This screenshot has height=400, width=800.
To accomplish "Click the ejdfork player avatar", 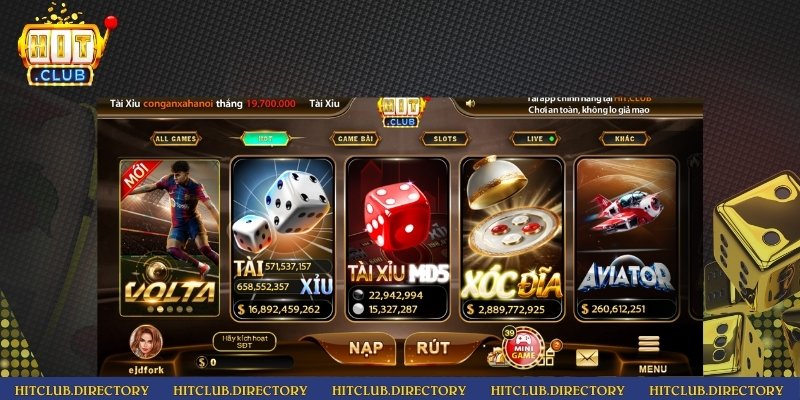I will pos(145,343).
